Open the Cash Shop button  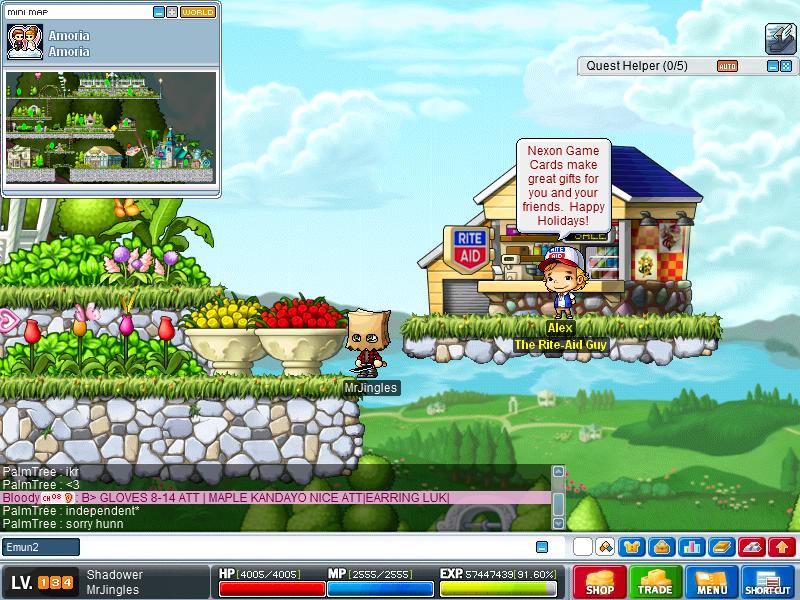point(600,582)
